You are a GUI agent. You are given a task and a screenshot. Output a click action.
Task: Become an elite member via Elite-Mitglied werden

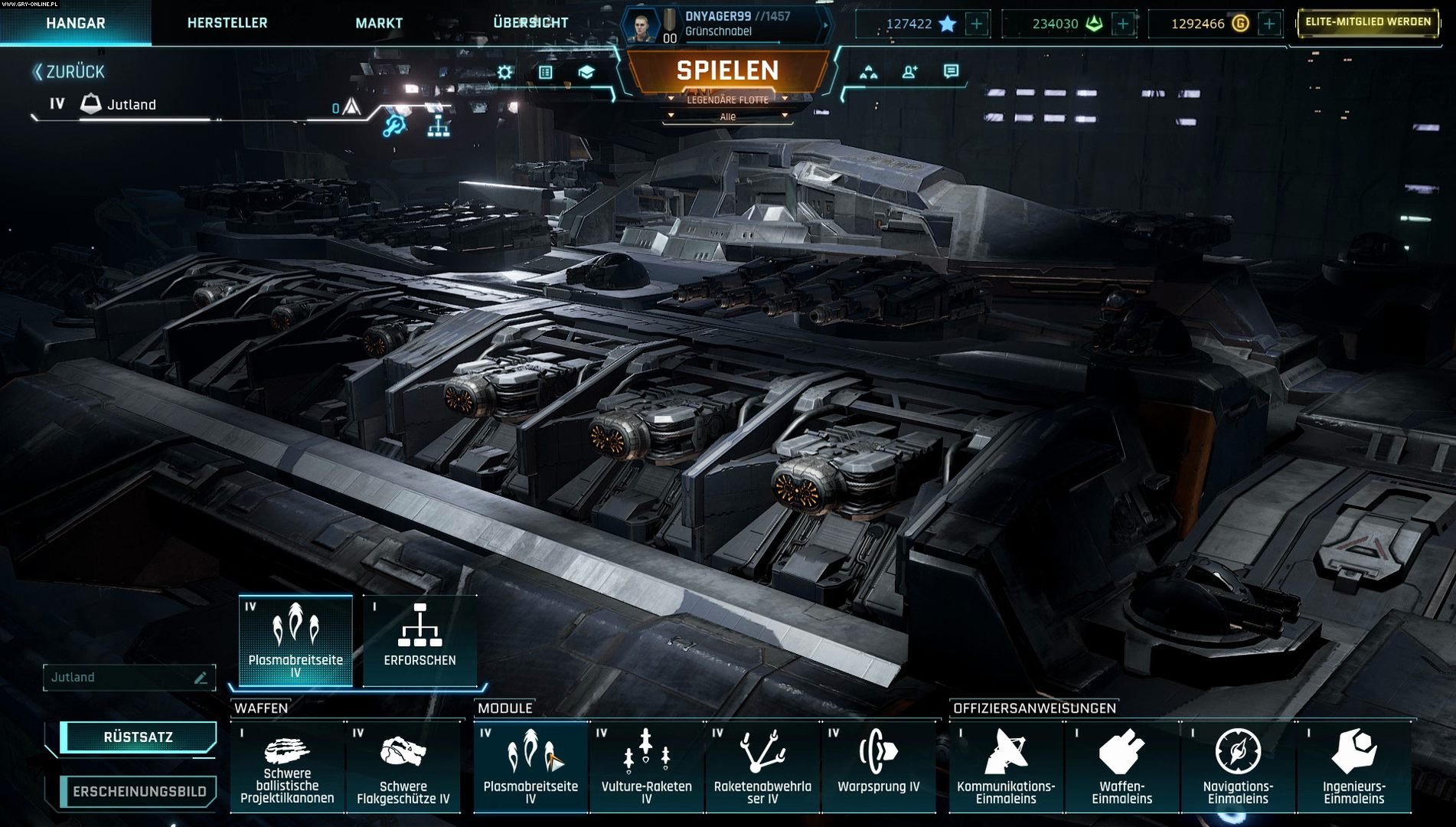pyautogui.click(x=1367, y=22)
